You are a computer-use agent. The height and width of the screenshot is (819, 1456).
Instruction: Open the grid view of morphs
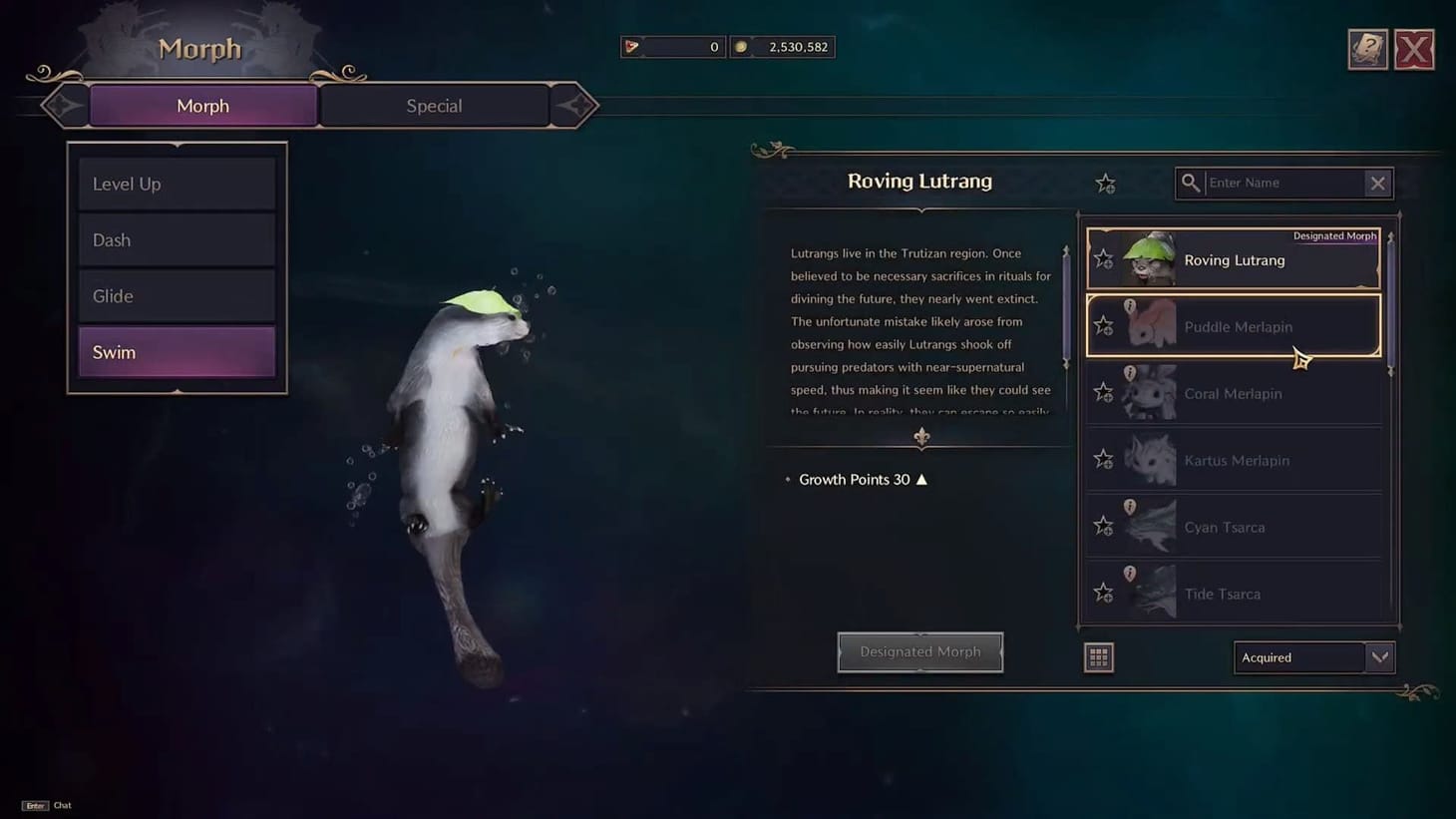click(1098, 656)
